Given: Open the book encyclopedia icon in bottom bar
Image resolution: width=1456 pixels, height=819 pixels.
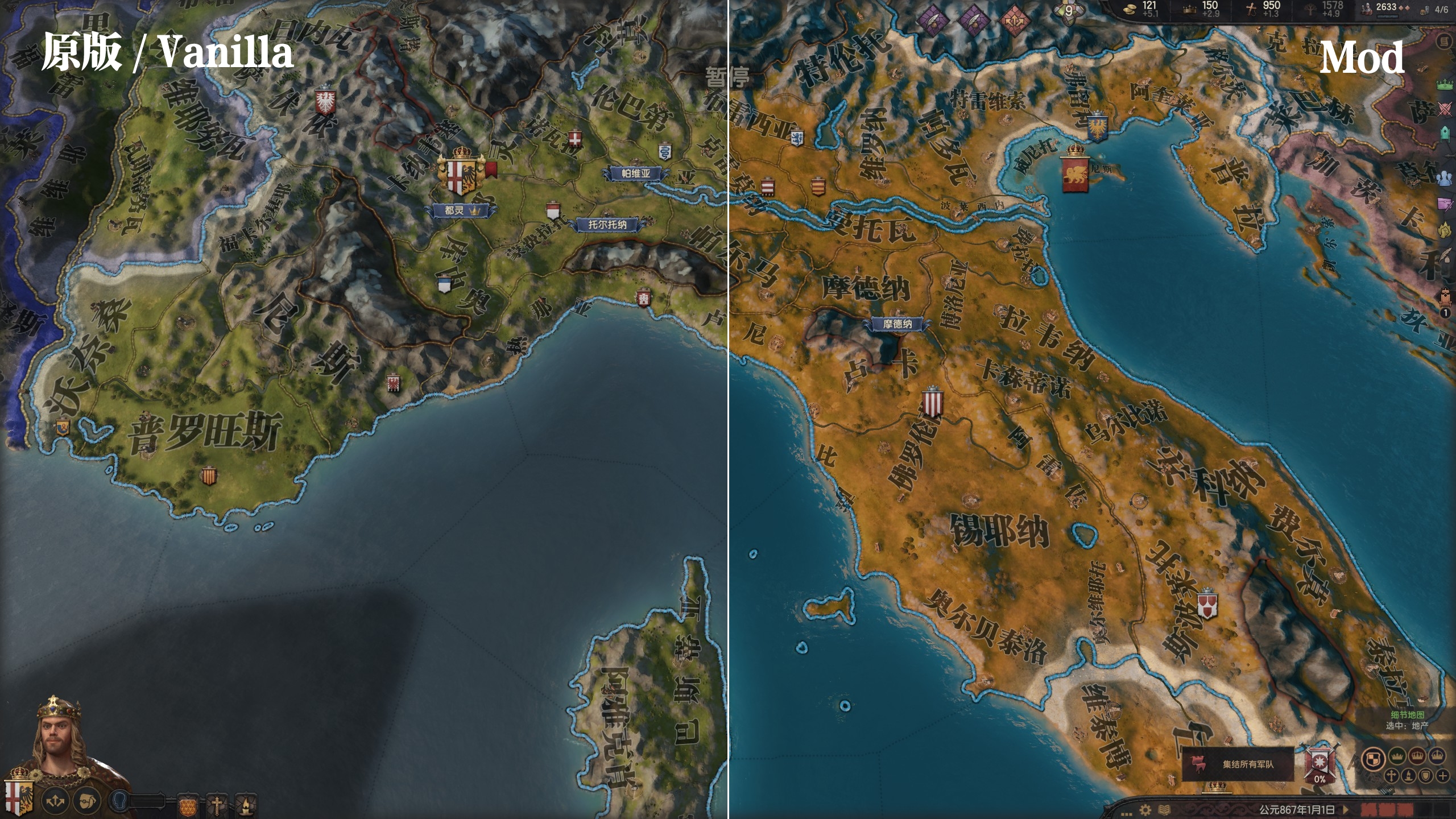Looking at the screenshot, I should coord(1164,809).
